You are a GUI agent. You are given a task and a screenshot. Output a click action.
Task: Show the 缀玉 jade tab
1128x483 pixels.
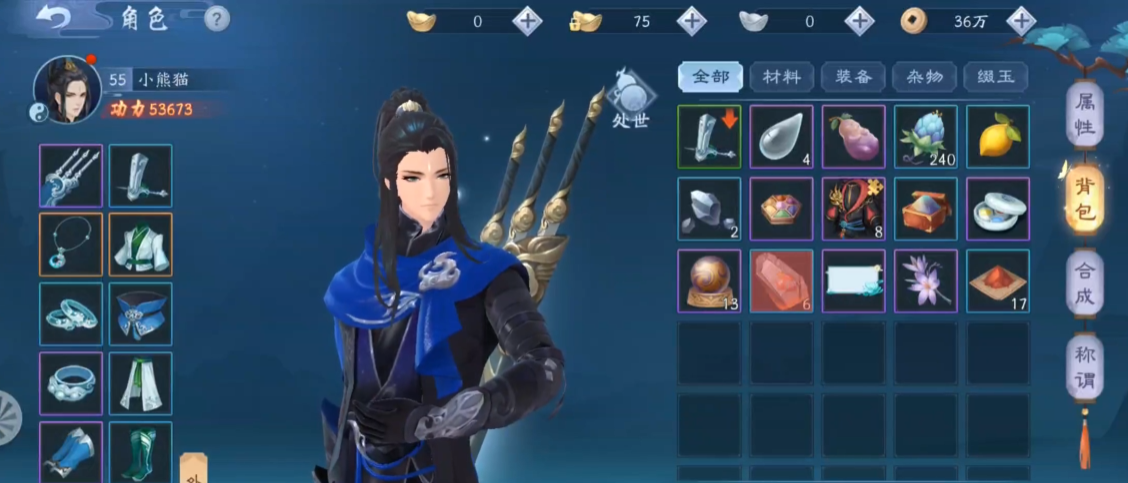tap(995, 77)
